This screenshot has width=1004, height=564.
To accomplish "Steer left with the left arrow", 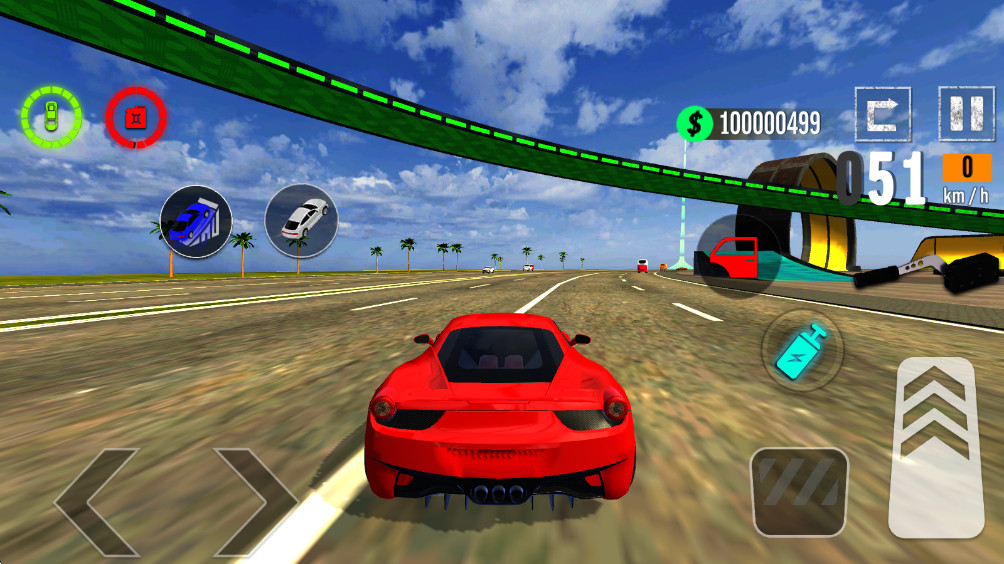I will (96, 502).
